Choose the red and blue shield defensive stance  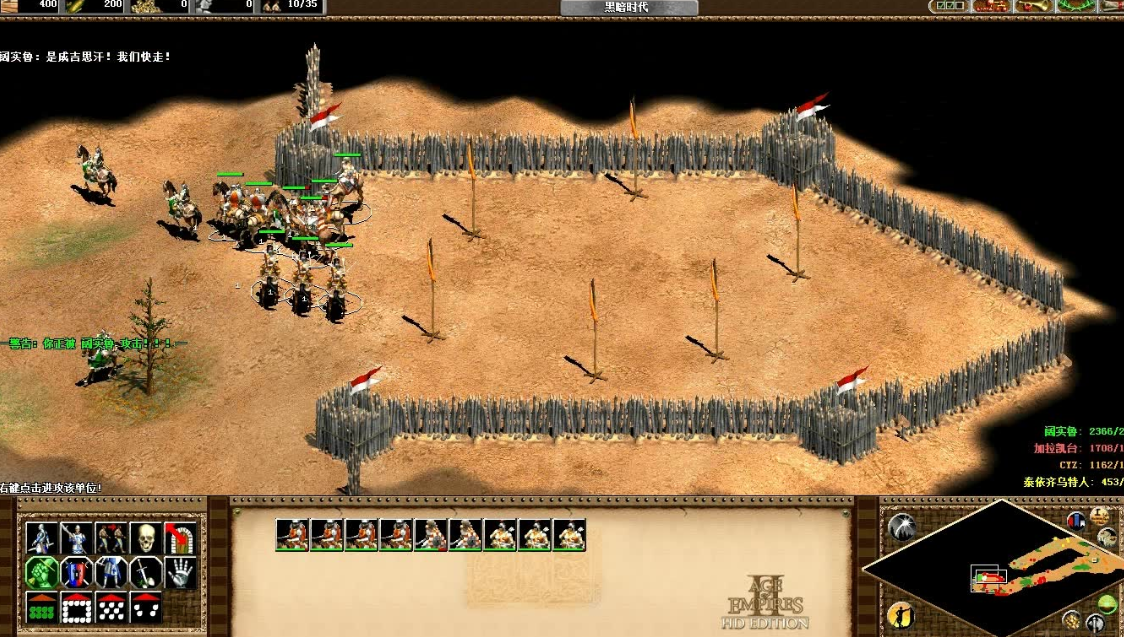coord(75,572)
